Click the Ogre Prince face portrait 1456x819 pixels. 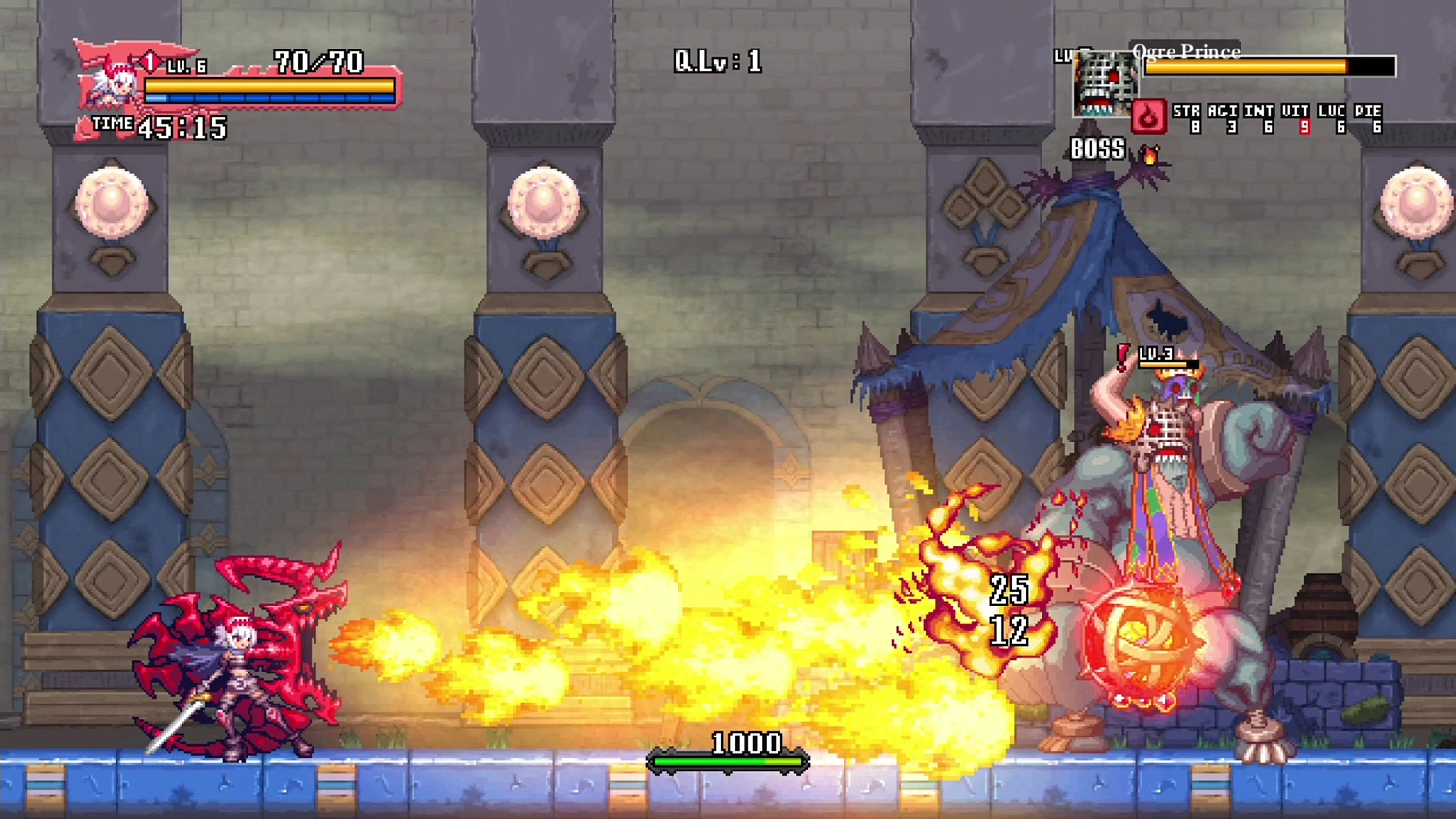pos(1103,84)
